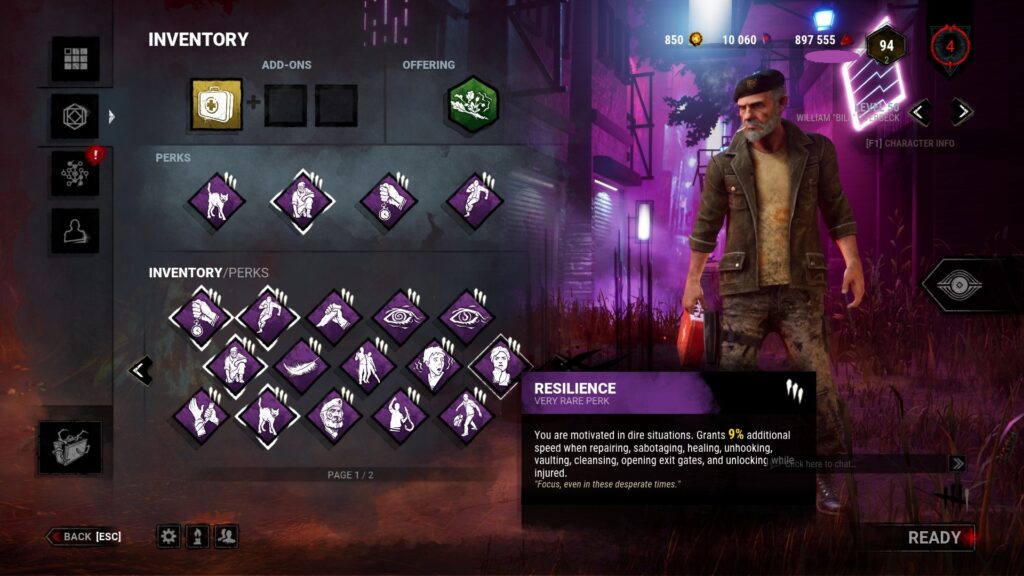Viewport: 1024px width, 576px height.
Task: Open the loadout grid tab
Action: 76,59
